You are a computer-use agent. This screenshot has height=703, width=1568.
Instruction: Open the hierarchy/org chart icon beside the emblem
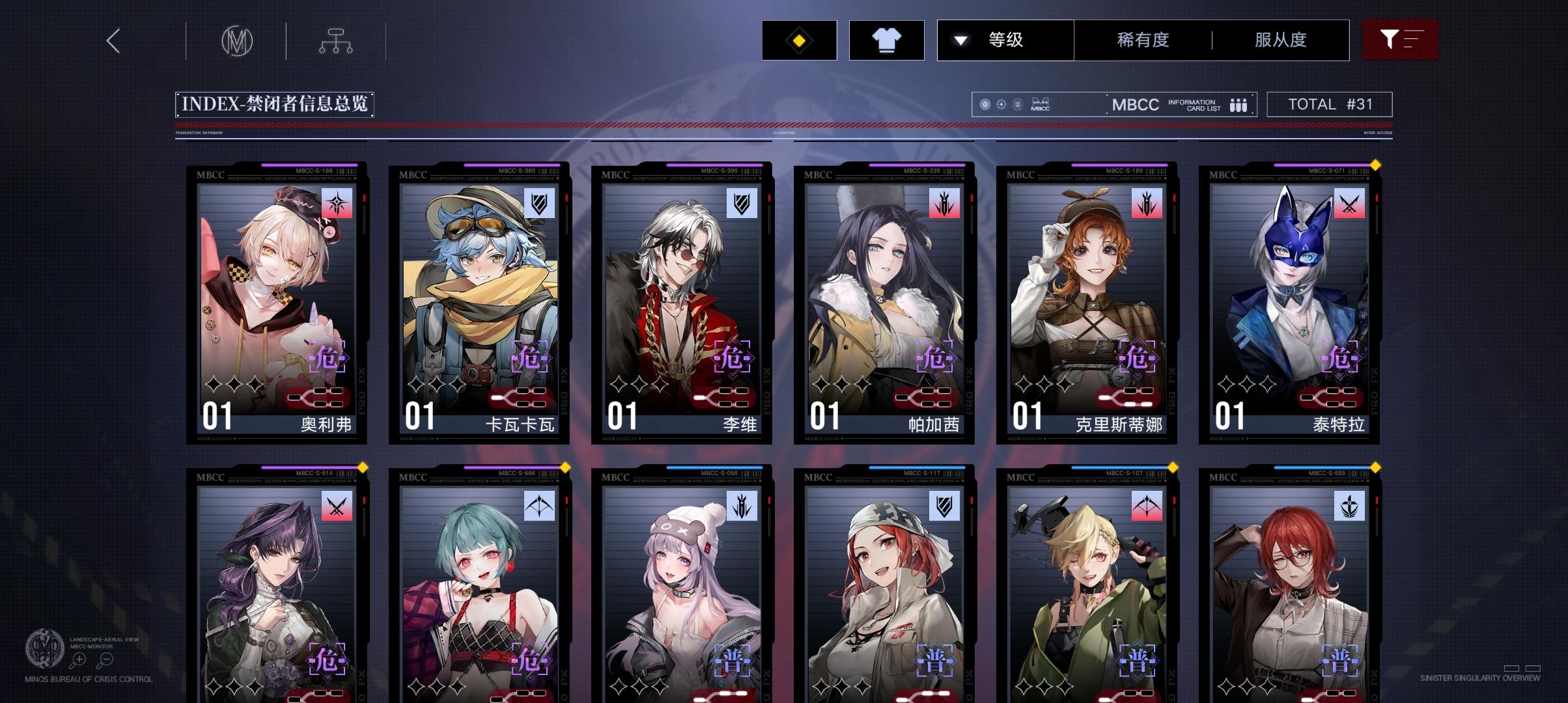tap(336, 40)
